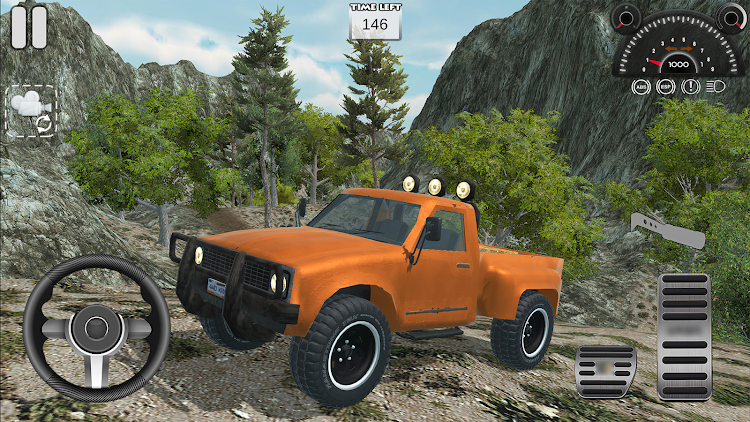750x422 pixels.
Task: Hit the brake pedal
Action: click(x=606, y=373)
